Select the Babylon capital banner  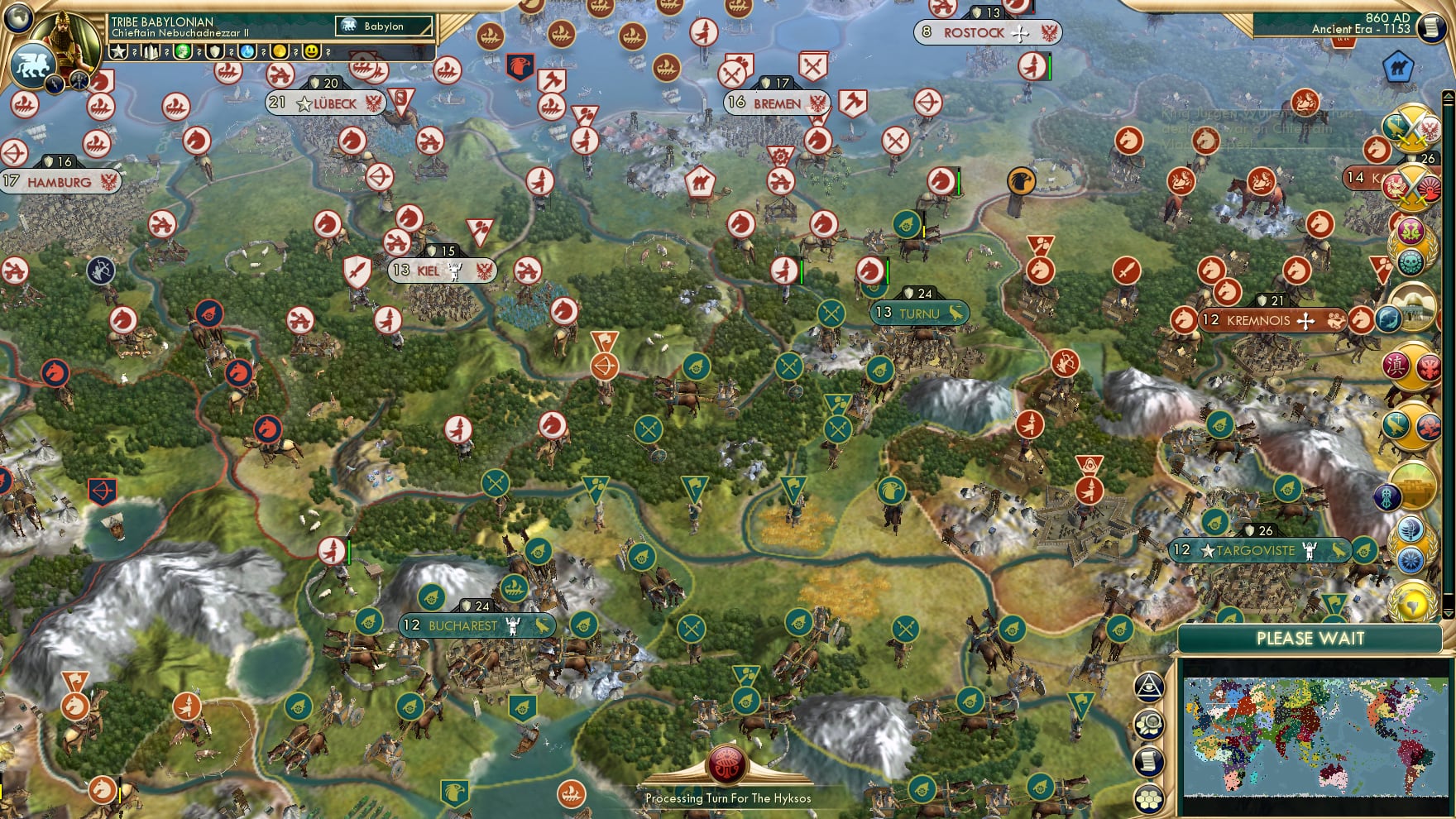[382, 26]
